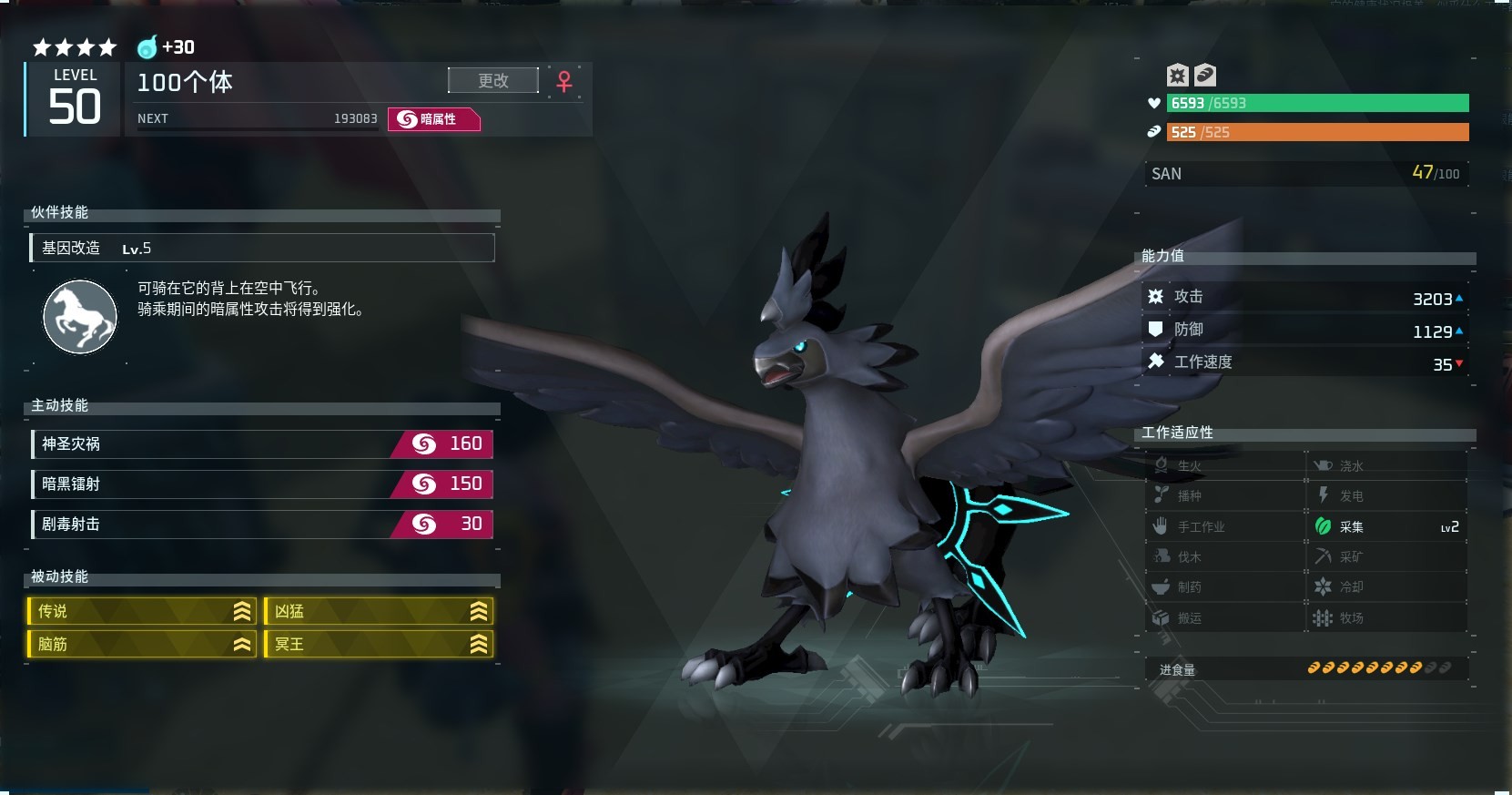Select the 采集 work suitability entry

point(1386,526)
